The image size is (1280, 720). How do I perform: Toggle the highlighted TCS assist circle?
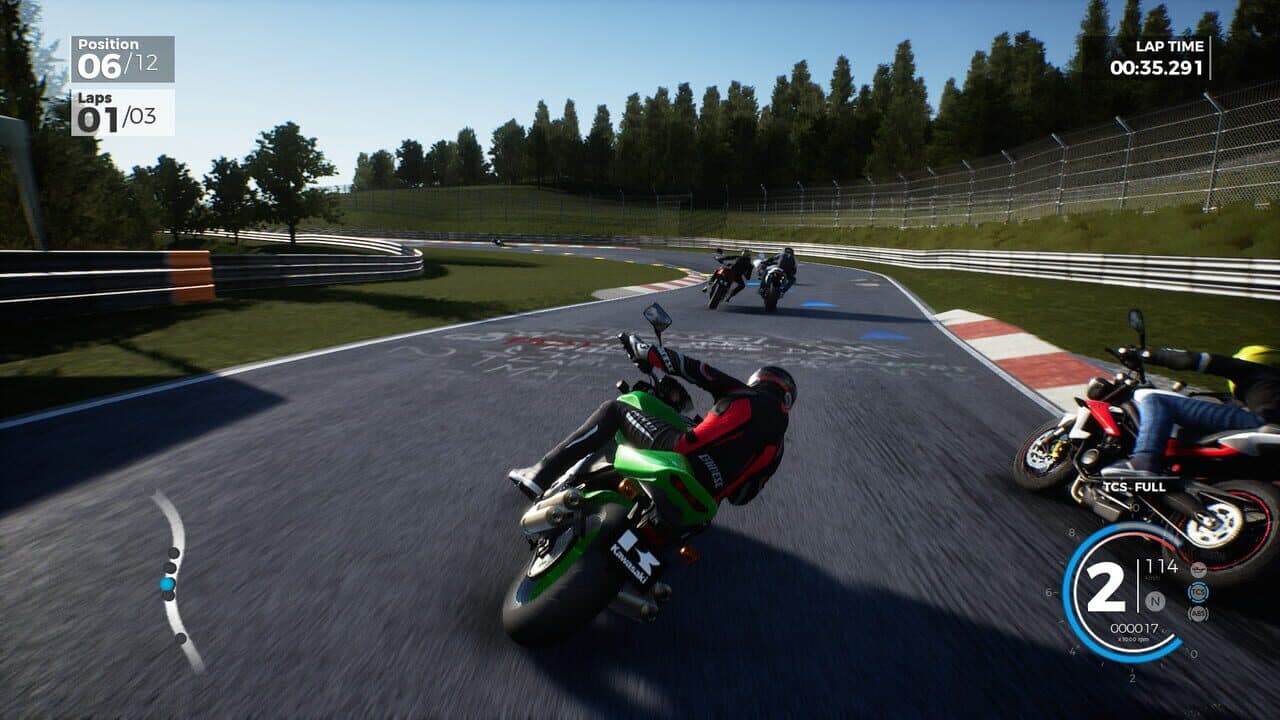click(1198, 592)
